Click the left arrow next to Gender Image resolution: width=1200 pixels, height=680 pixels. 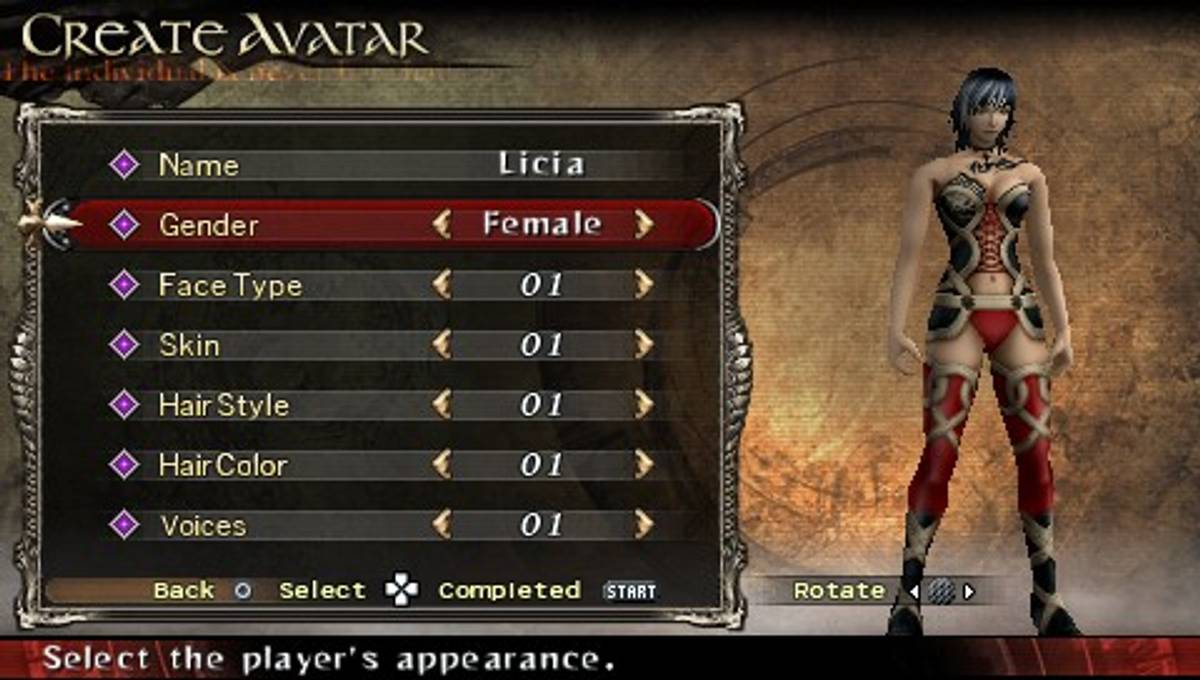pos(441,225)
